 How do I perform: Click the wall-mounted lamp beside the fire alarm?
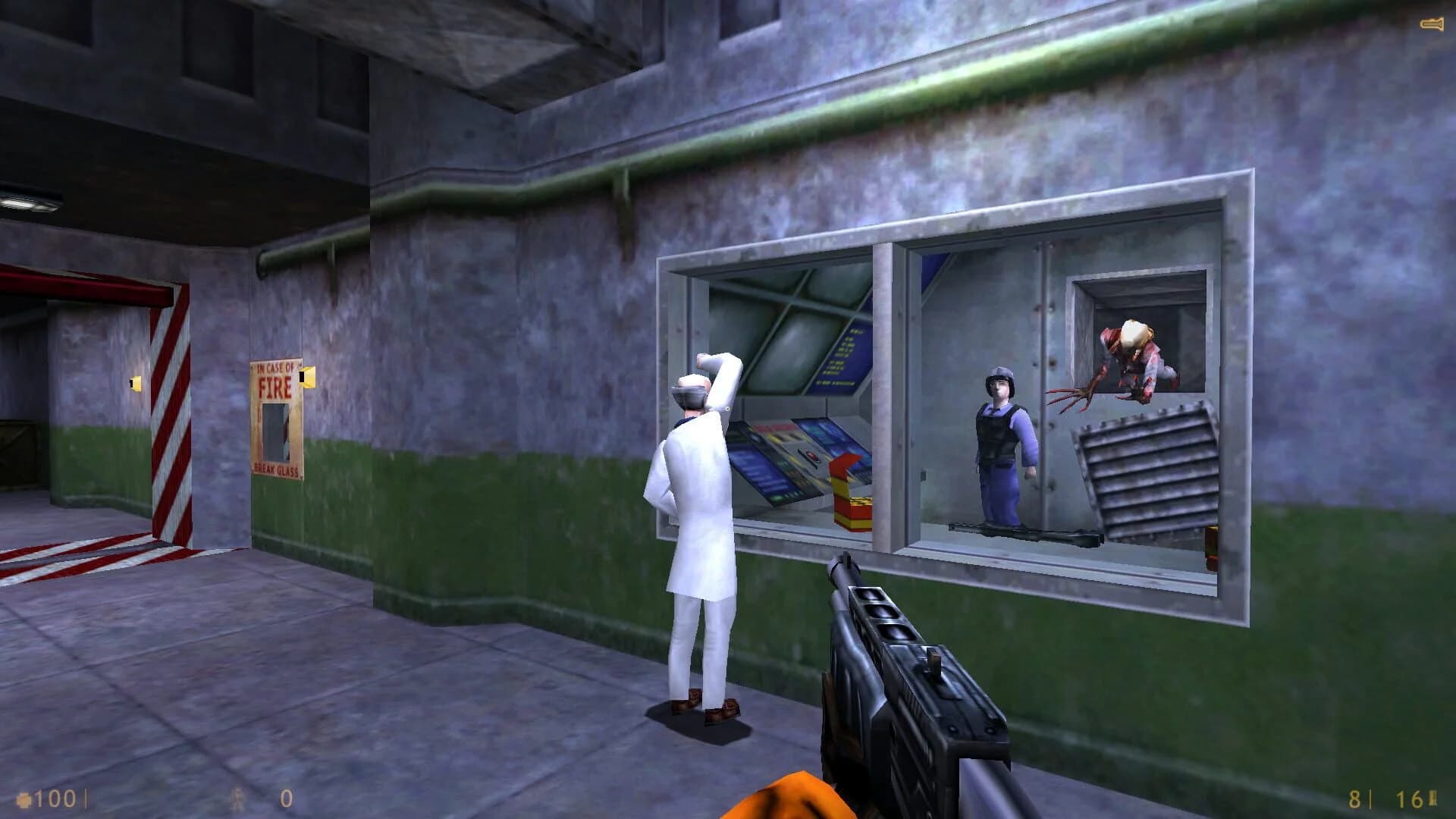click(x=309, y=379)
